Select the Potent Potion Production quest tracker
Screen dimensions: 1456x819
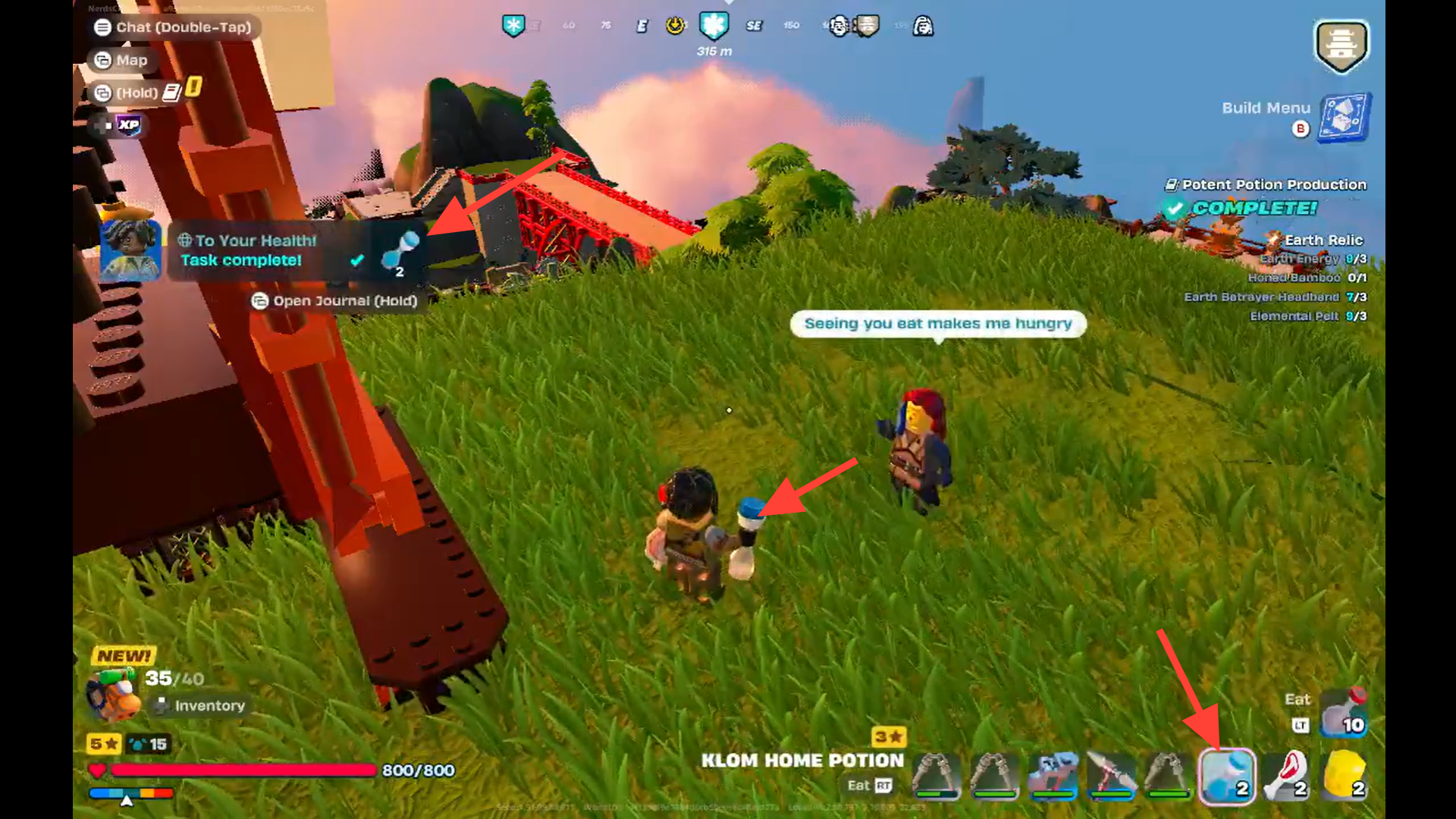1272,185
